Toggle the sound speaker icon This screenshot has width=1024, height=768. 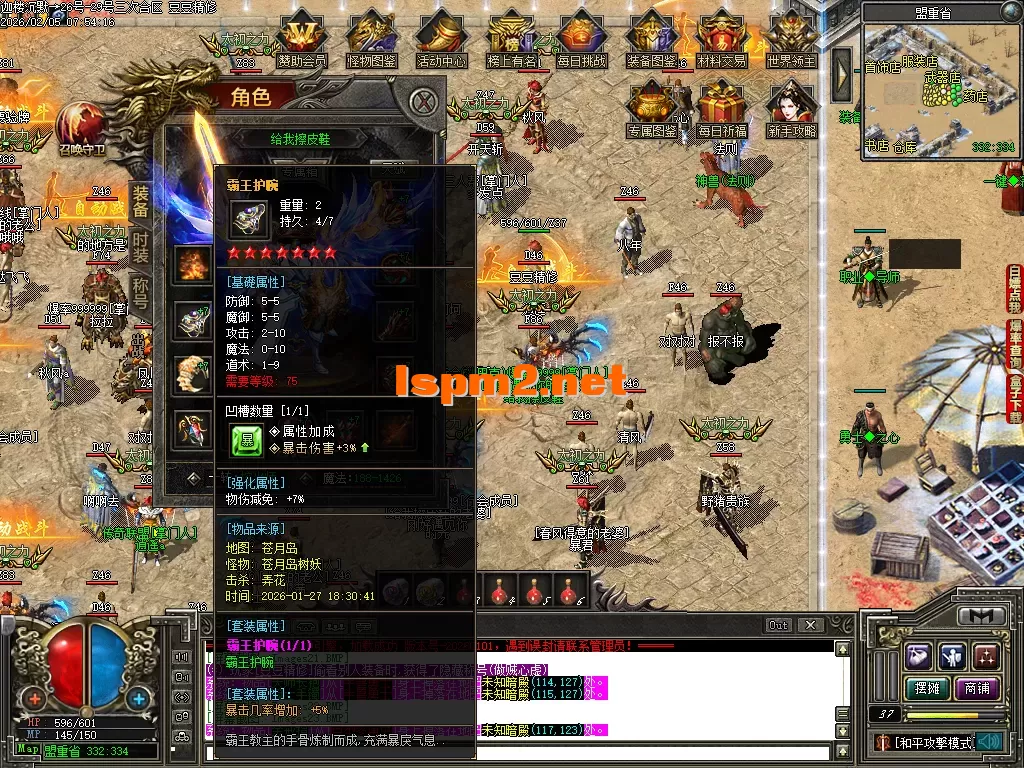[990, 741]
